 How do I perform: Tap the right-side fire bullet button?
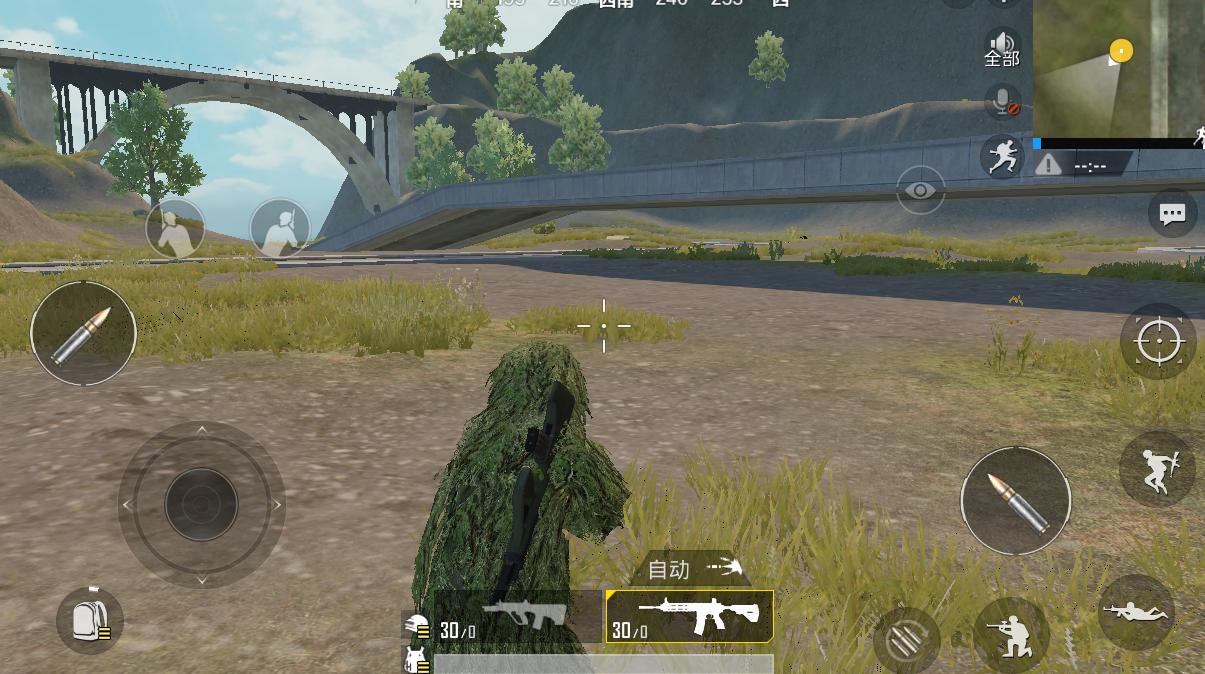pyautogui.click(x=1015, y=500)
